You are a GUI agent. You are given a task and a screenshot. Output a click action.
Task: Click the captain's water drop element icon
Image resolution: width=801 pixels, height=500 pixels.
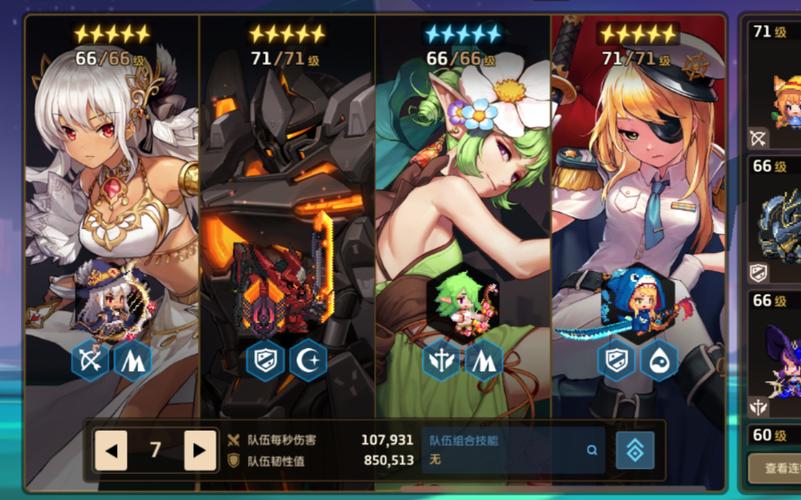[657, 360]
